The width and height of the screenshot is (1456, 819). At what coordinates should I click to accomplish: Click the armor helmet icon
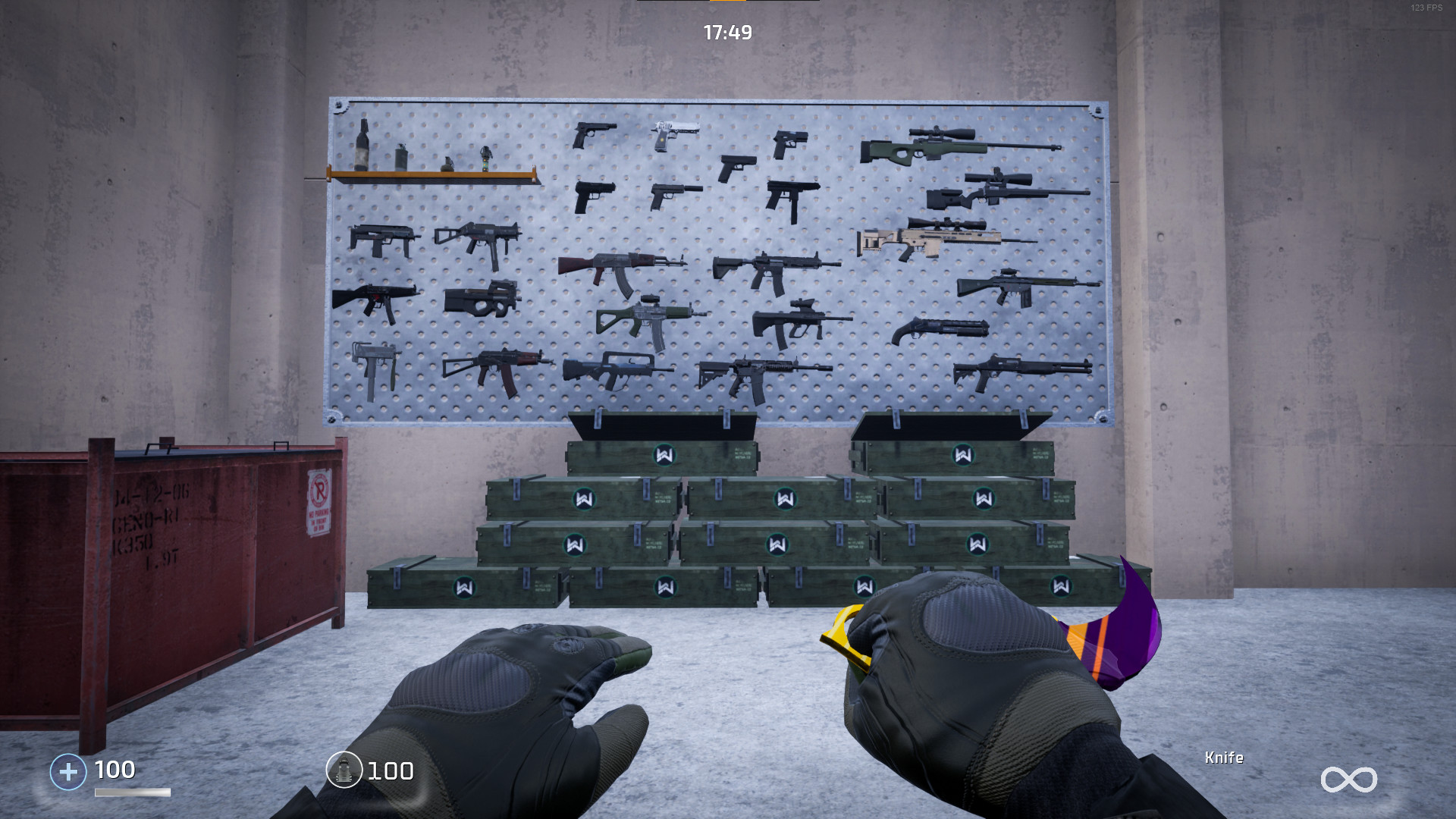345,771
